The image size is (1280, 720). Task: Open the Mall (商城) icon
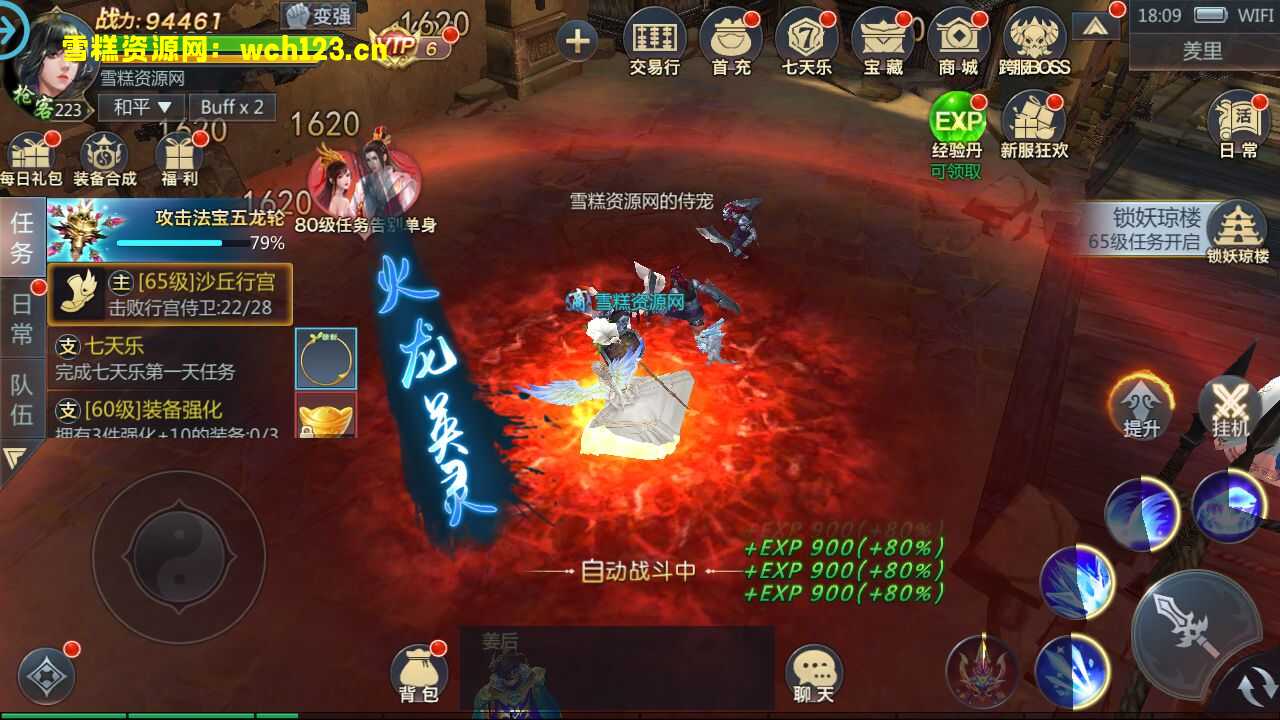(x=959, y=40)
